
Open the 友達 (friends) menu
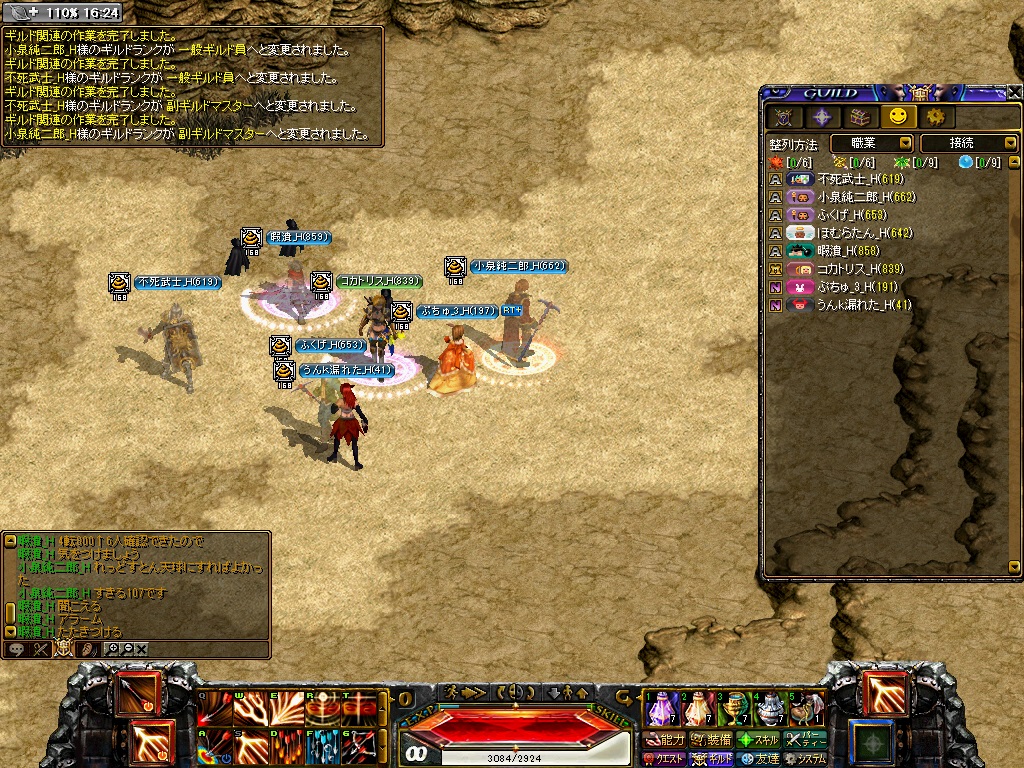tap(759, 759)
